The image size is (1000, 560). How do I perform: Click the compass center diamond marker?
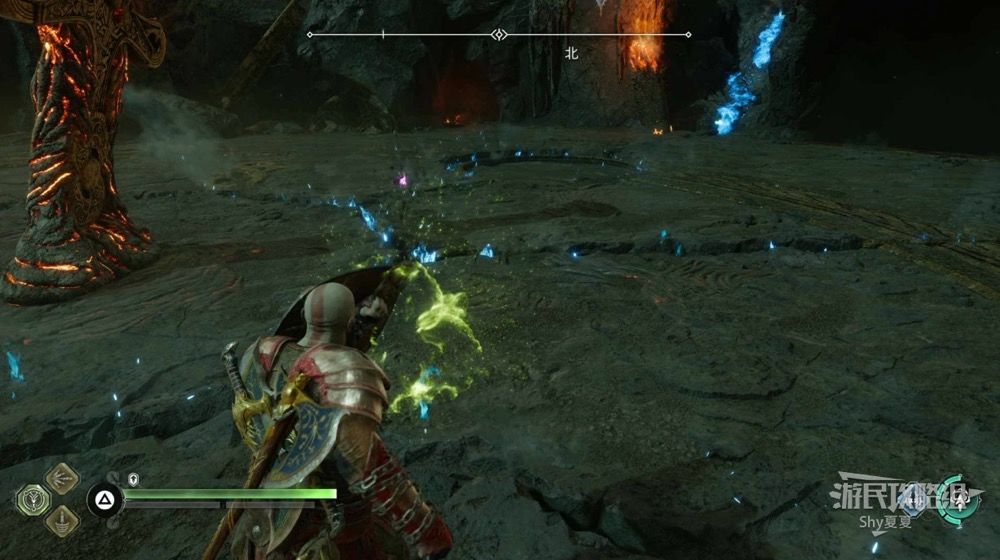click(x=498, y=34)
